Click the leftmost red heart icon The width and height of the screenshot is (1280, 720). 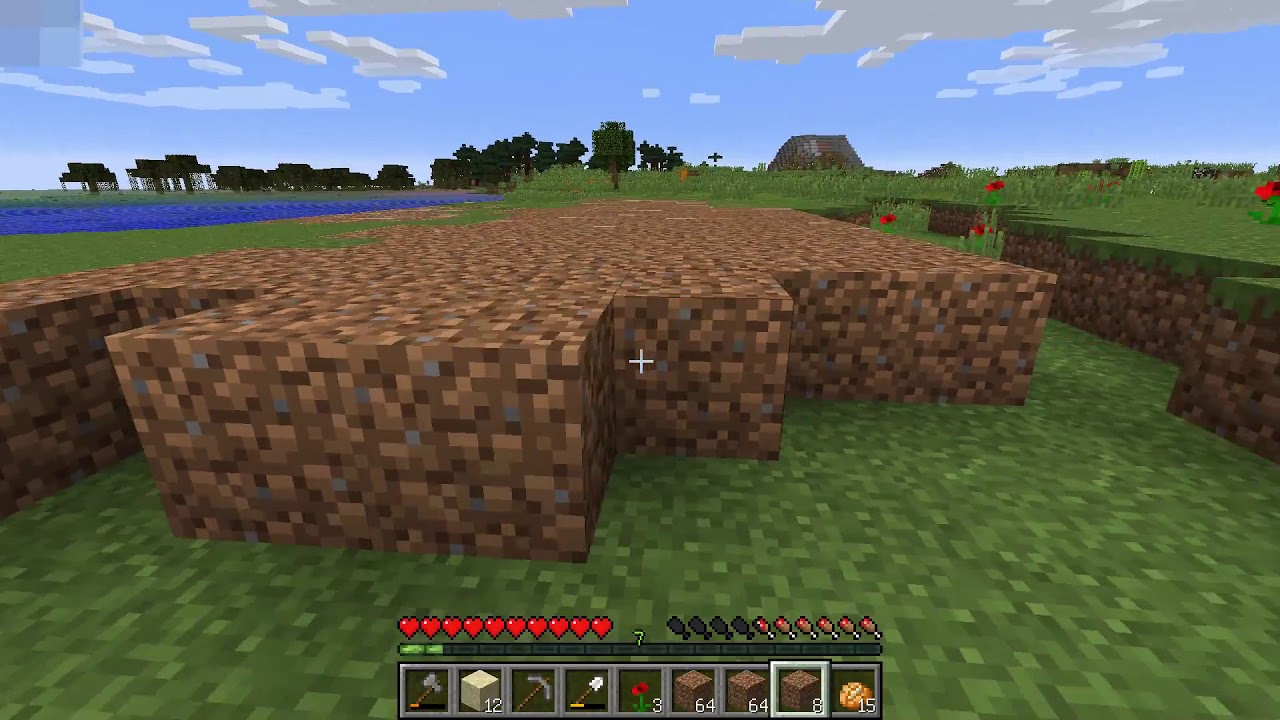[x=409, y=625]
